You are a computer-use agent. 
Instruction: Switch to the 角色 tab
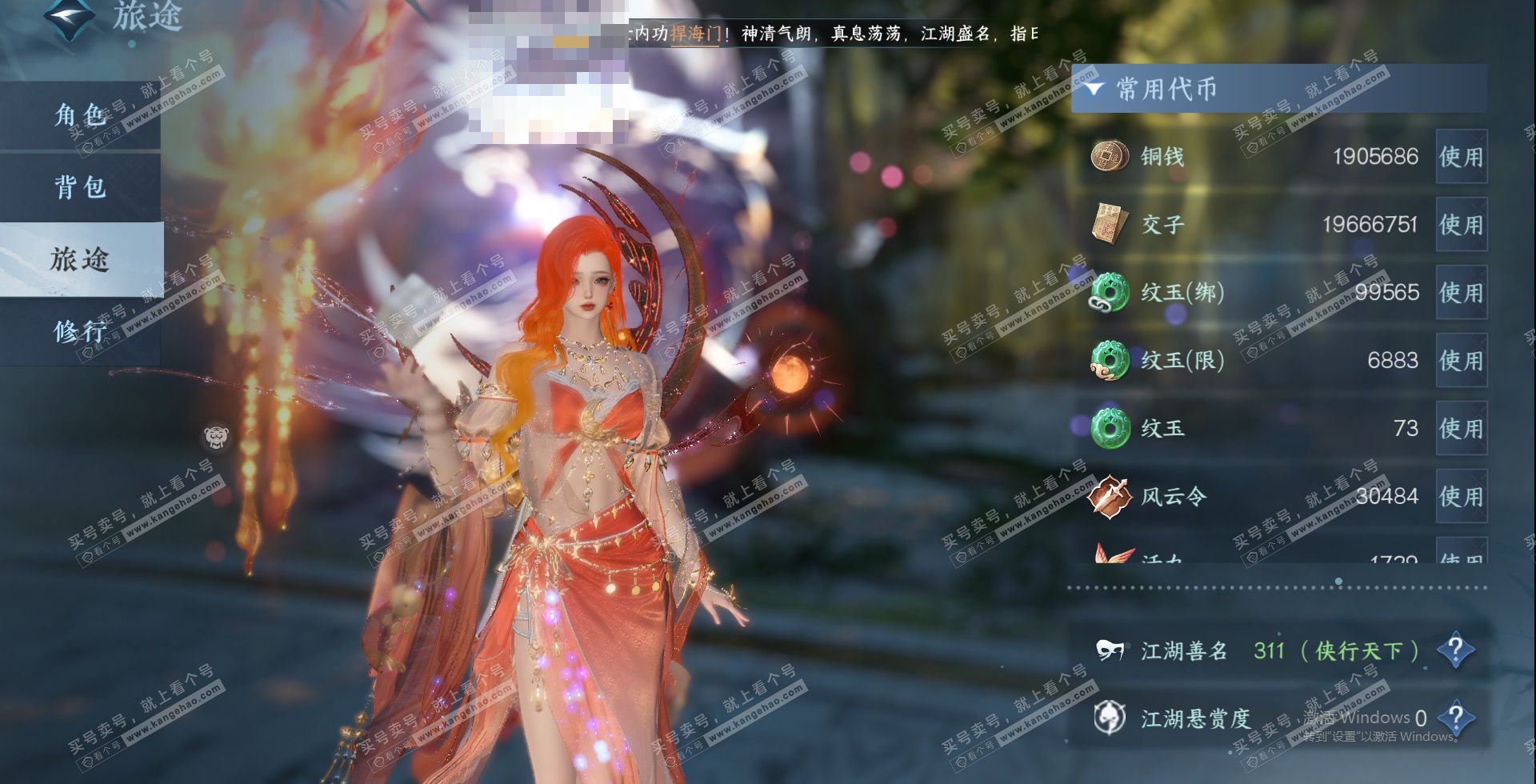point(80,115)
